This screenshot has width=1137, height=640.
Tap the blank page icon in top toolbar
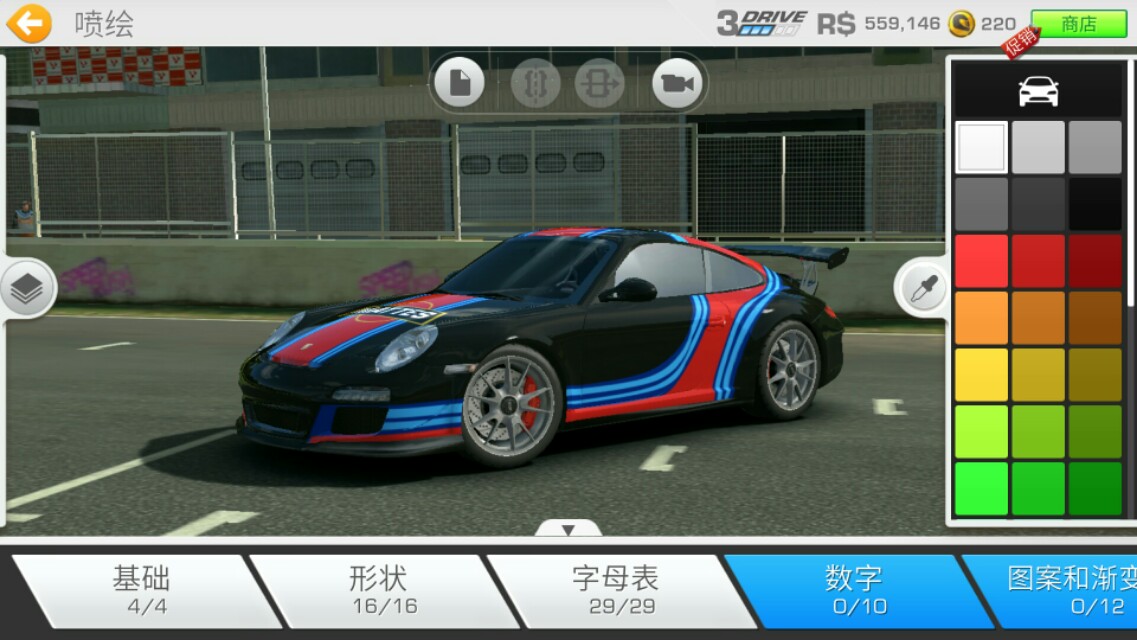point(460,83)
